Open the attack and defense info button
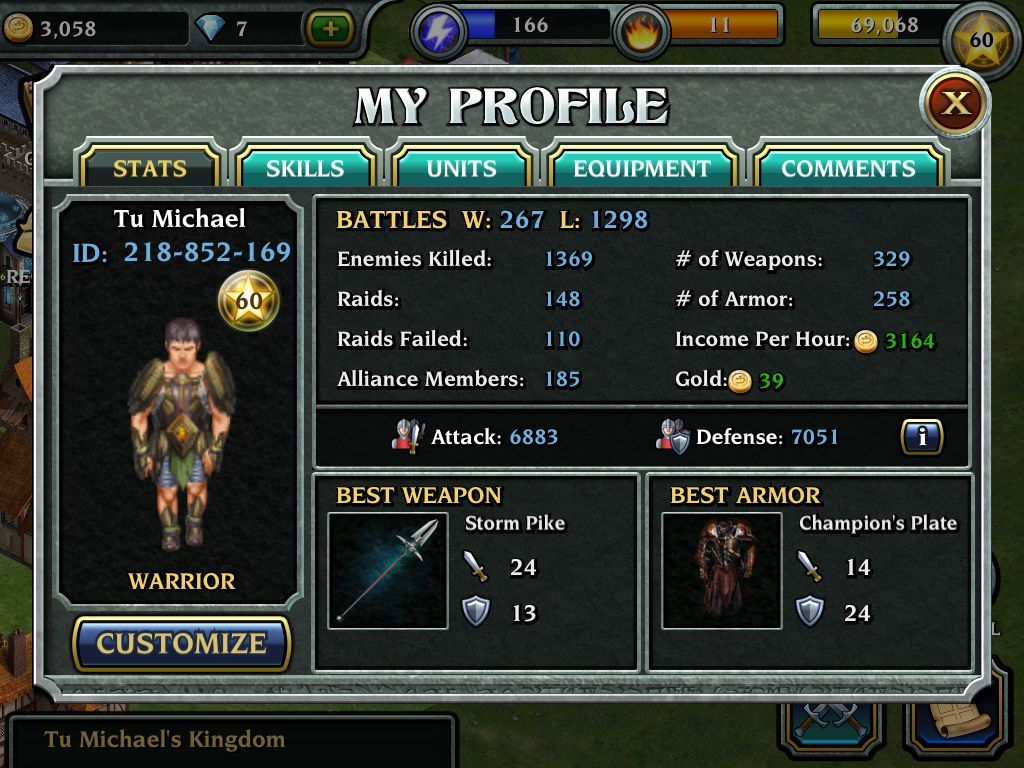The width and height of the screenshot is (1024, 768). coord(921,437)
